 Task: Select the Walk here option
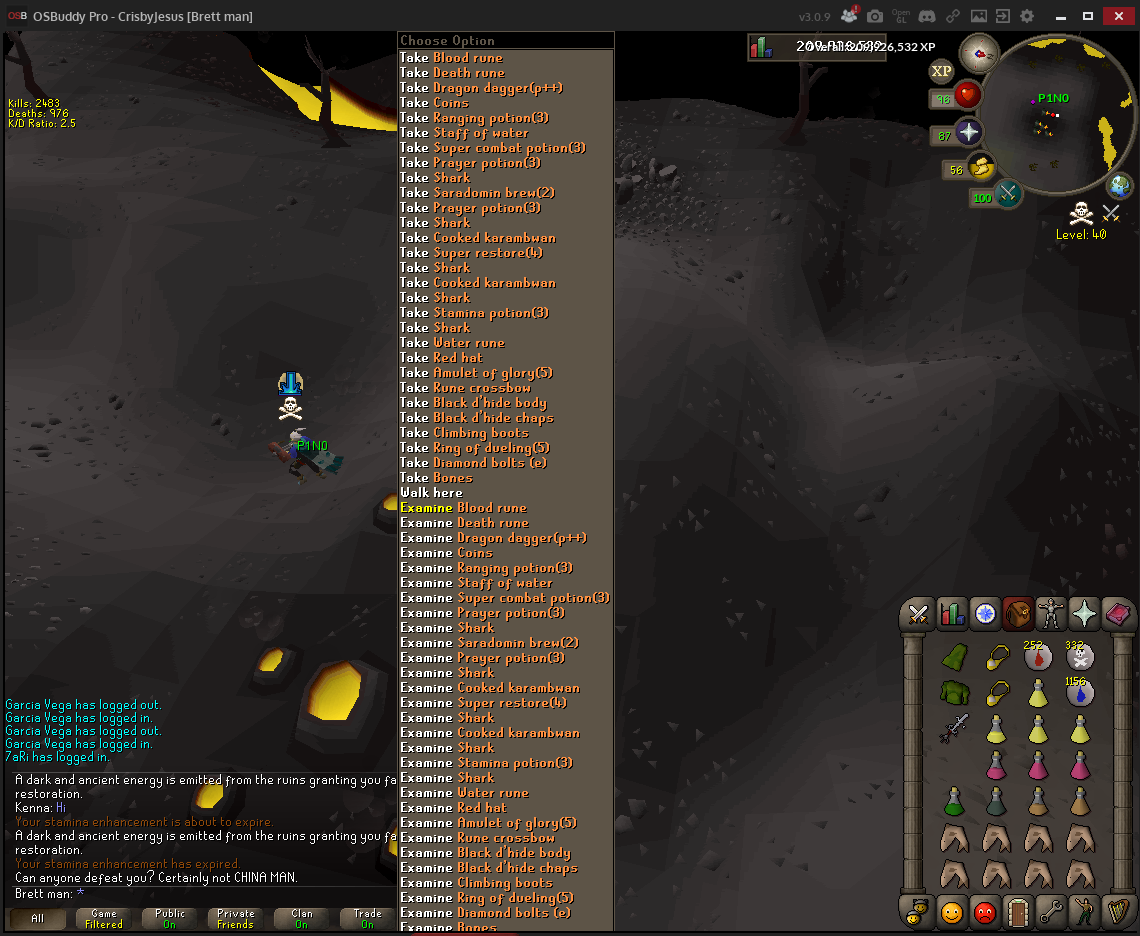431,493
